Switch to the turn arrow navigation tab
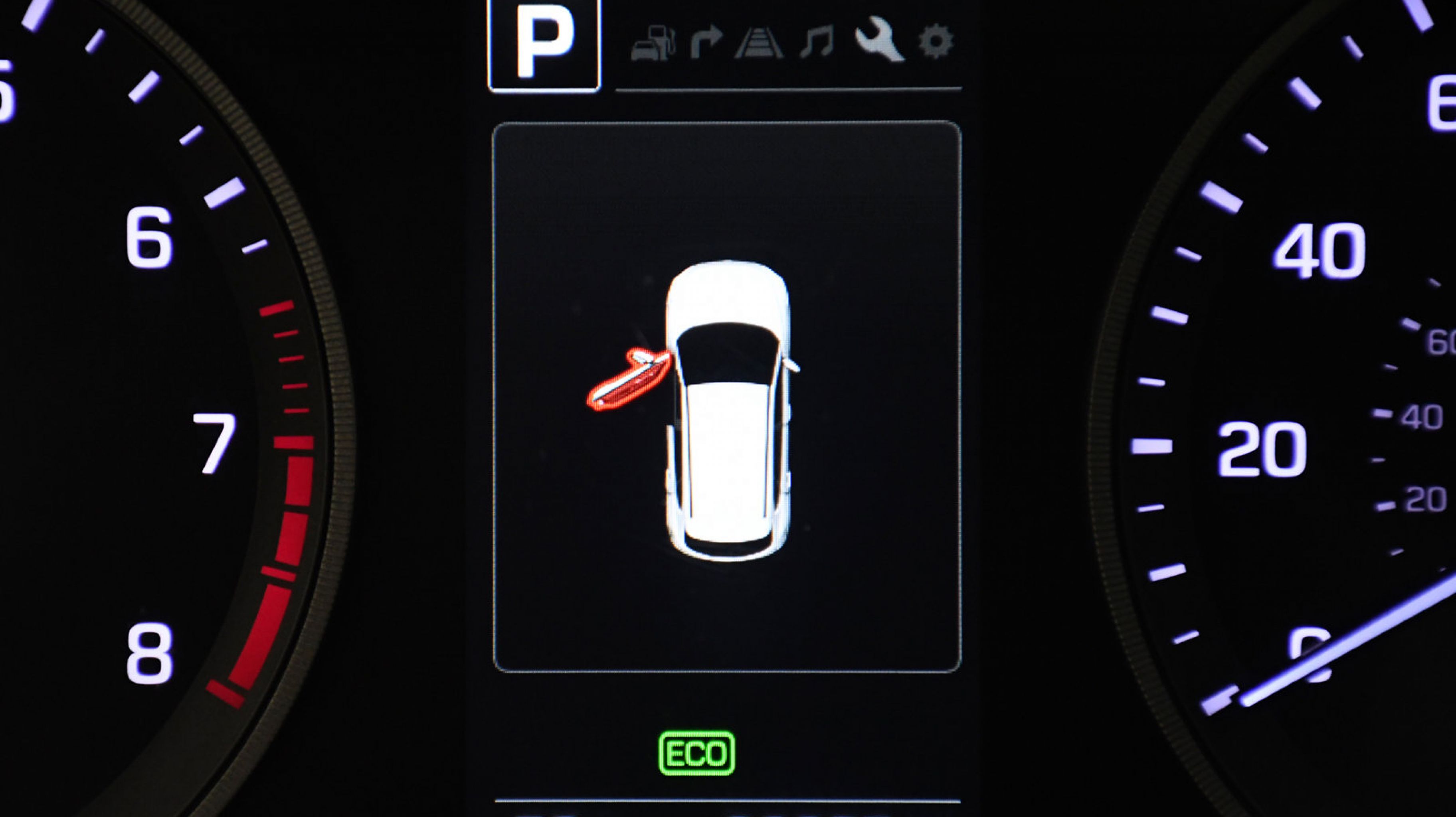Viewport: 1456px width, 817px height. [x=706, y=42]
